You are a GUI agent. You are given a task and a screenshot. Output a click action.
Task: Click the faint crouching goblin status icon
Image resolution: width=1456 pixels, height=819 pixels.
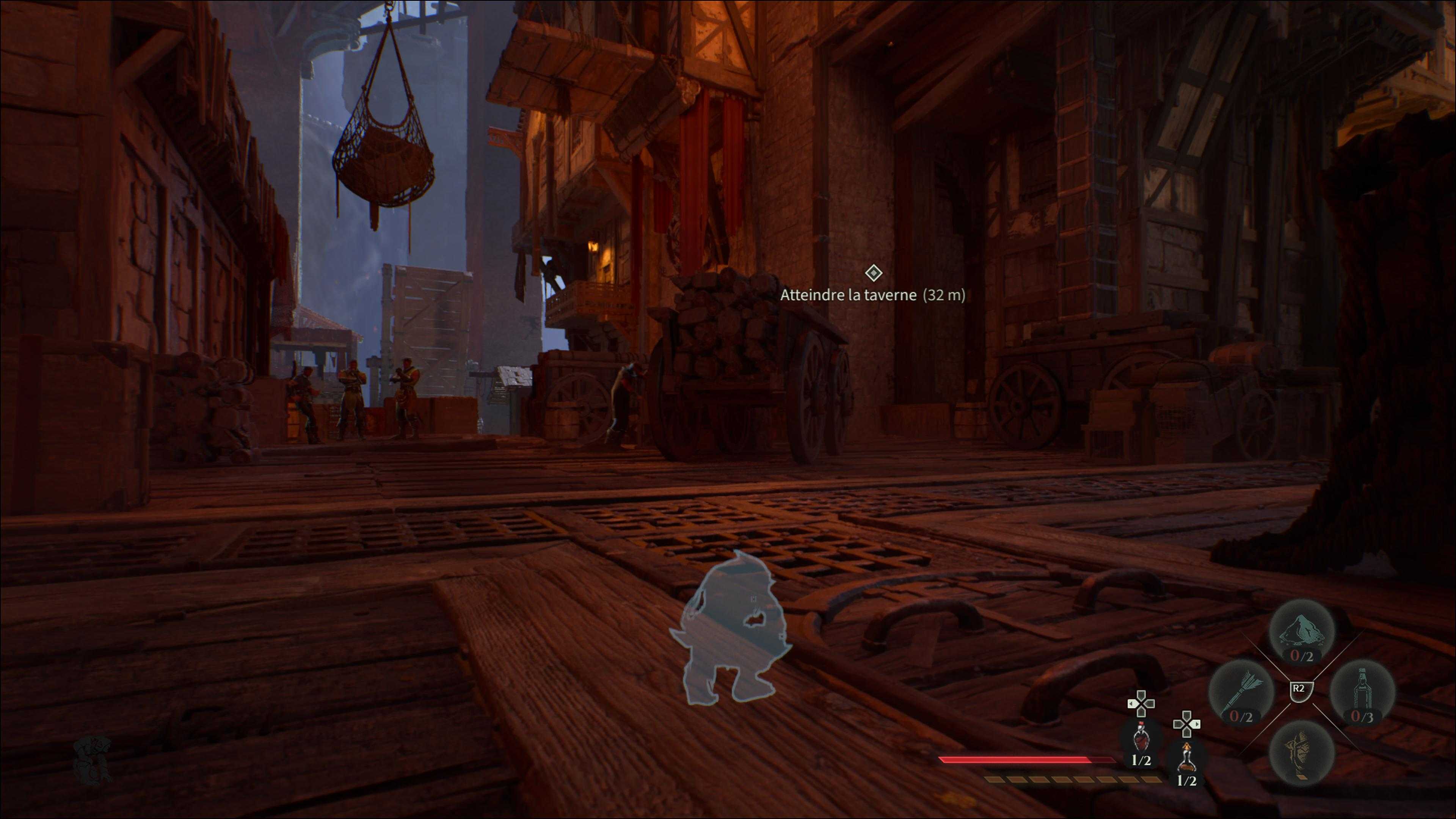(x=93, y=759)
